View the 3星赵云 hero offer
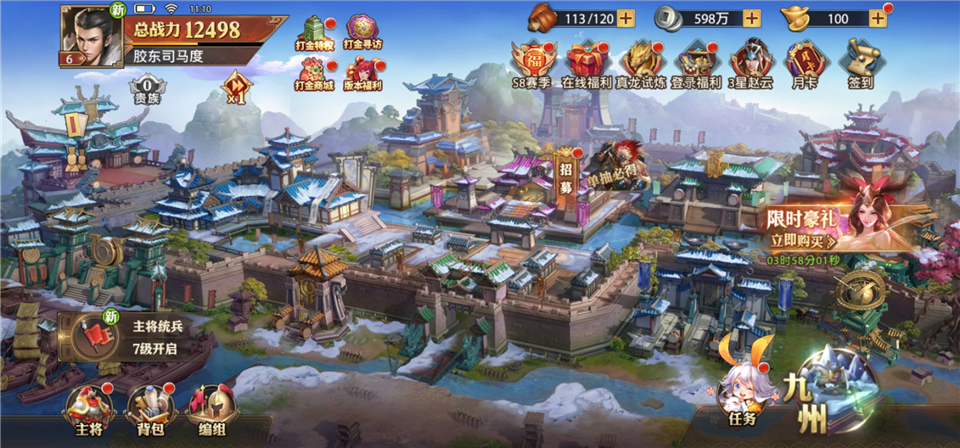The image size is (960, 448). pos(750,64)
